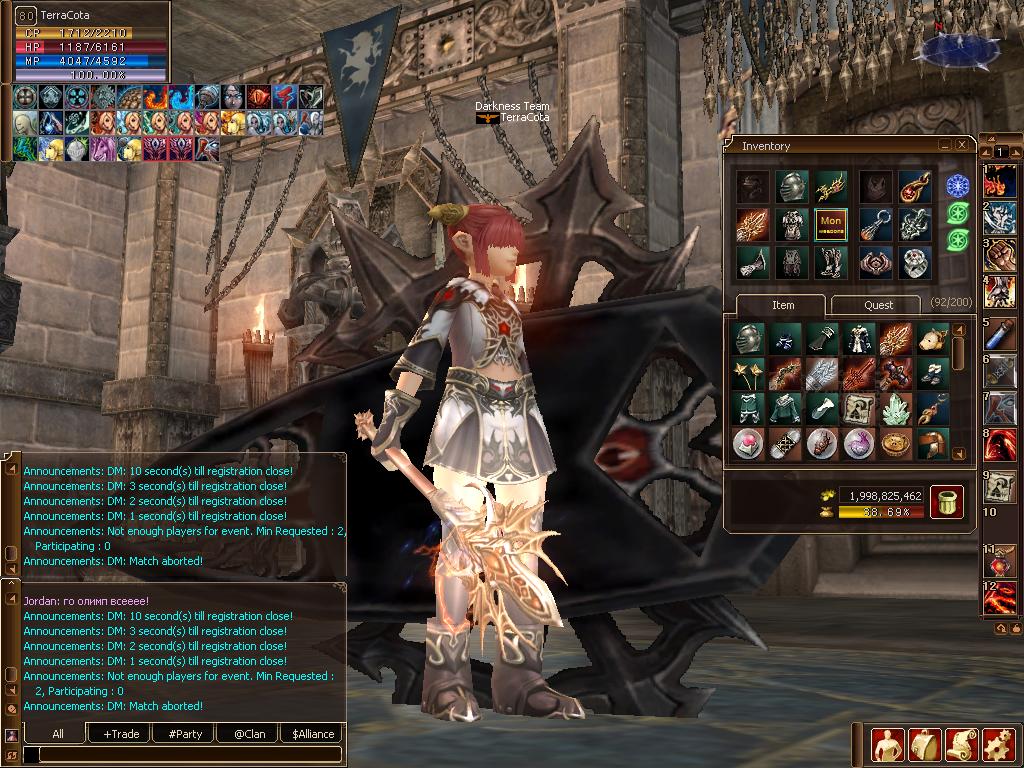Open the character status menu button
Screen dimensions: 1024x768
[887, 744]
